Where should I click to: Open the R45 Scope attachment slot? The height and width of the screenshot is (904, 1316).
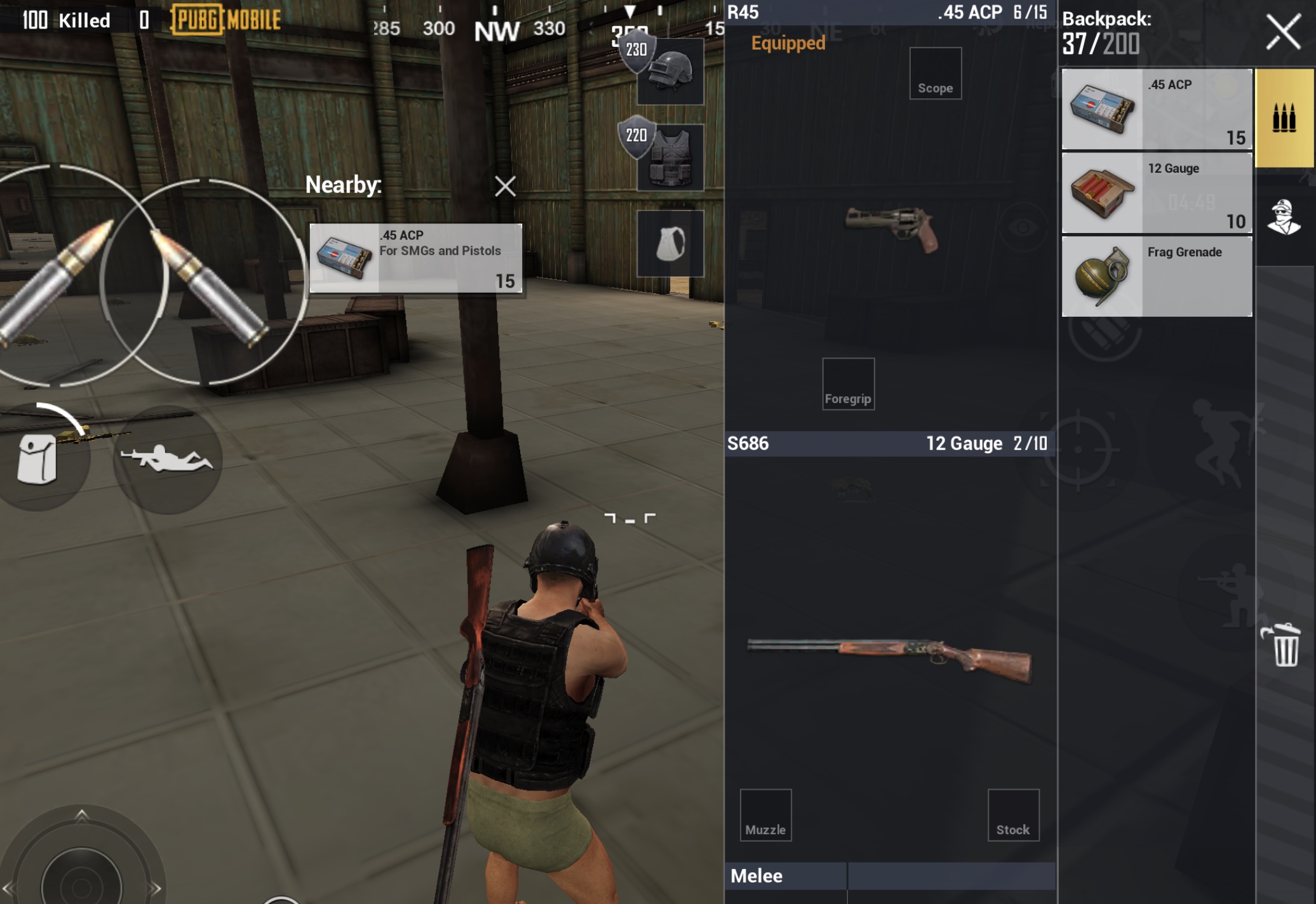[x=935, y=74]
